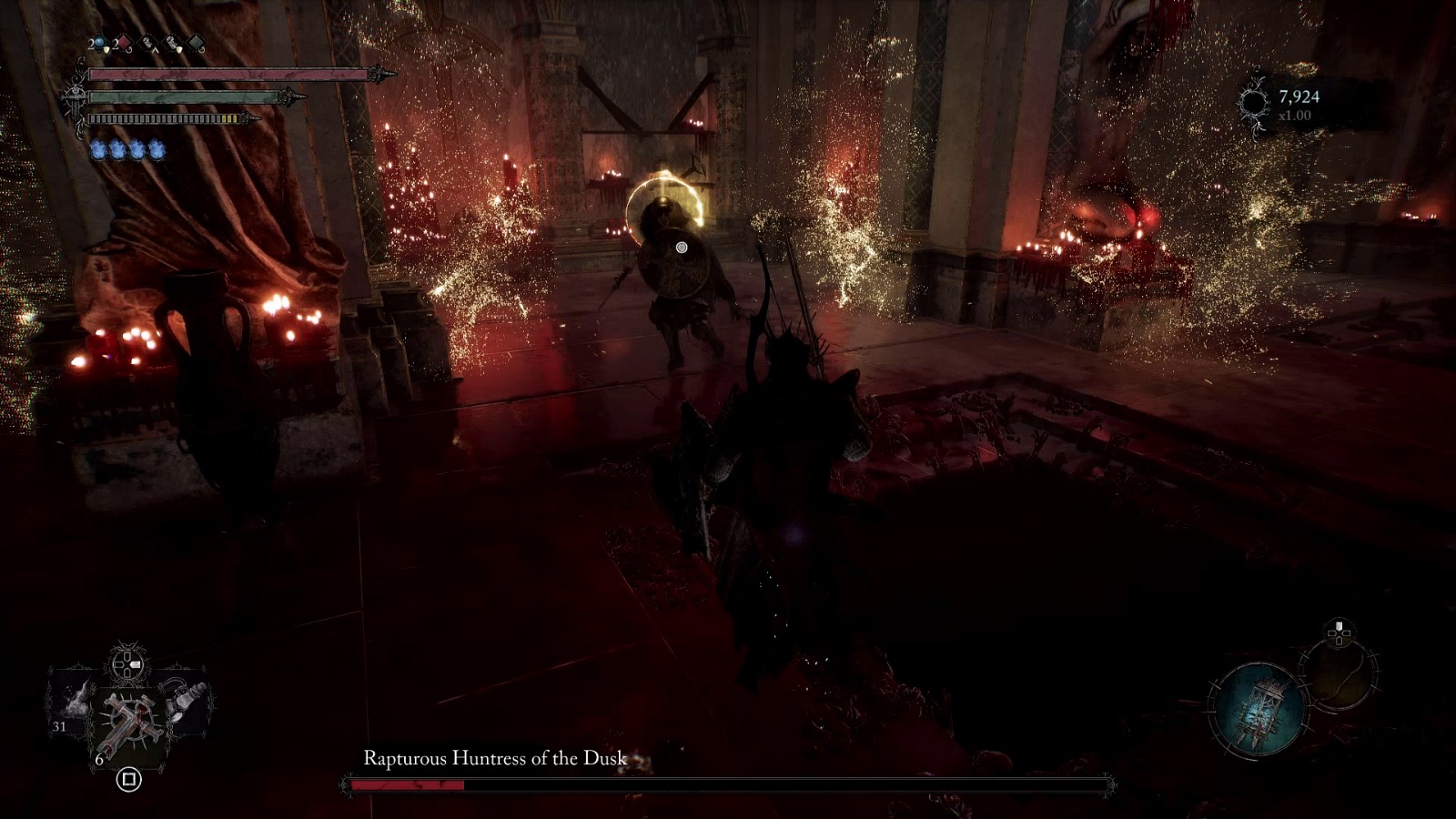Open the circular minimap compass
This screenshot has width=1456, height=819.
pyautogui.click(x=1340, y=674)
